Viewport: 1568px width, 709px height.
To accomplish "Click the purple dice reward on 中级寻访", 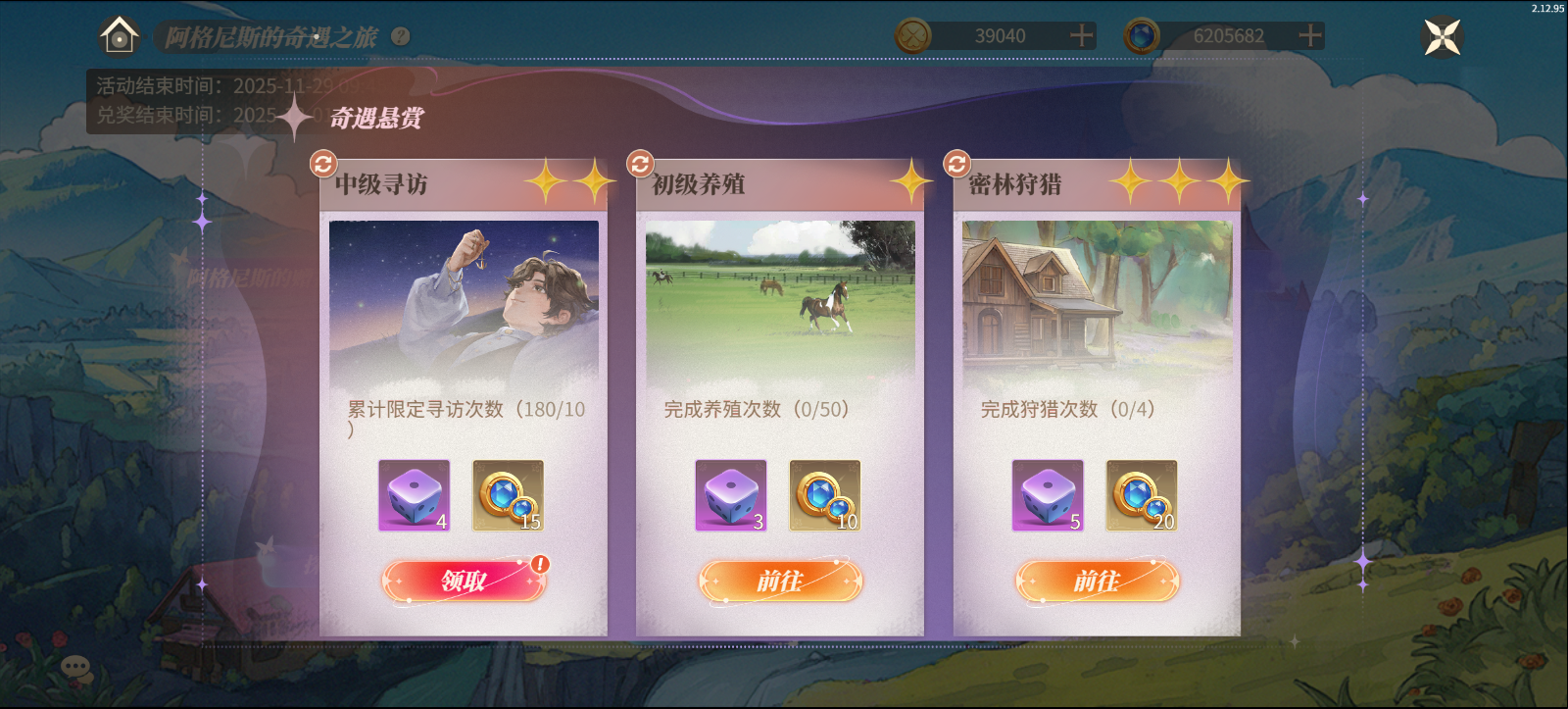I will coord(413,495).
